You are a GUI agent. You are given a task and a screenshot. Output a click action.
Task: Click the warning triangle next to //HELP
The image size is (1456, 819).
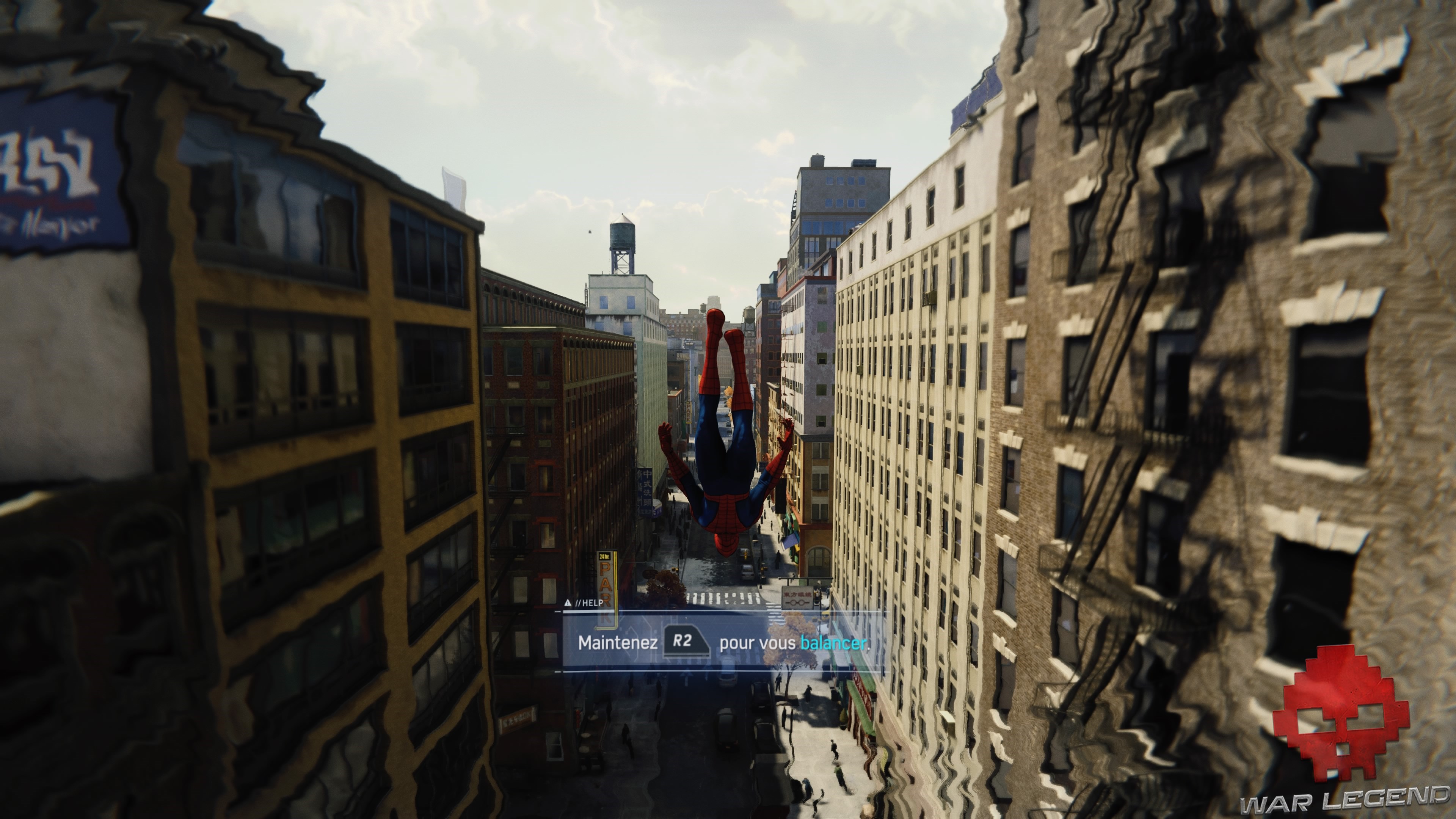(568, 602)
